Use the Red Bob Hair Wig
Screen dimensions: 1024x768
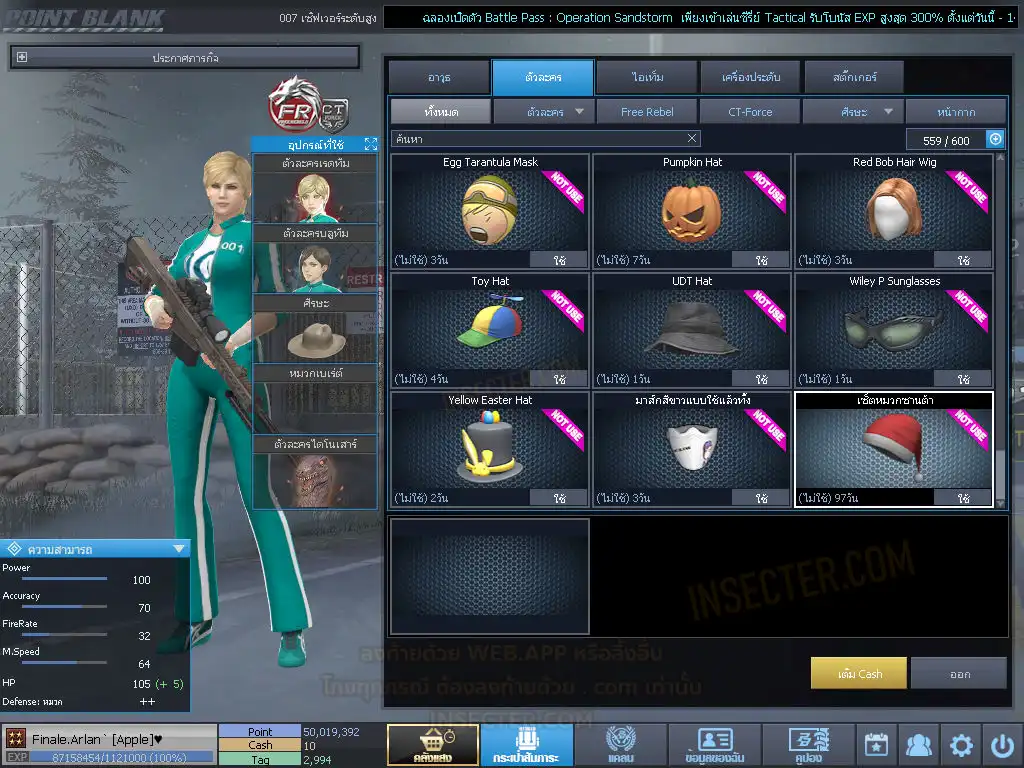pyautogui.click(x=963, y=260)
